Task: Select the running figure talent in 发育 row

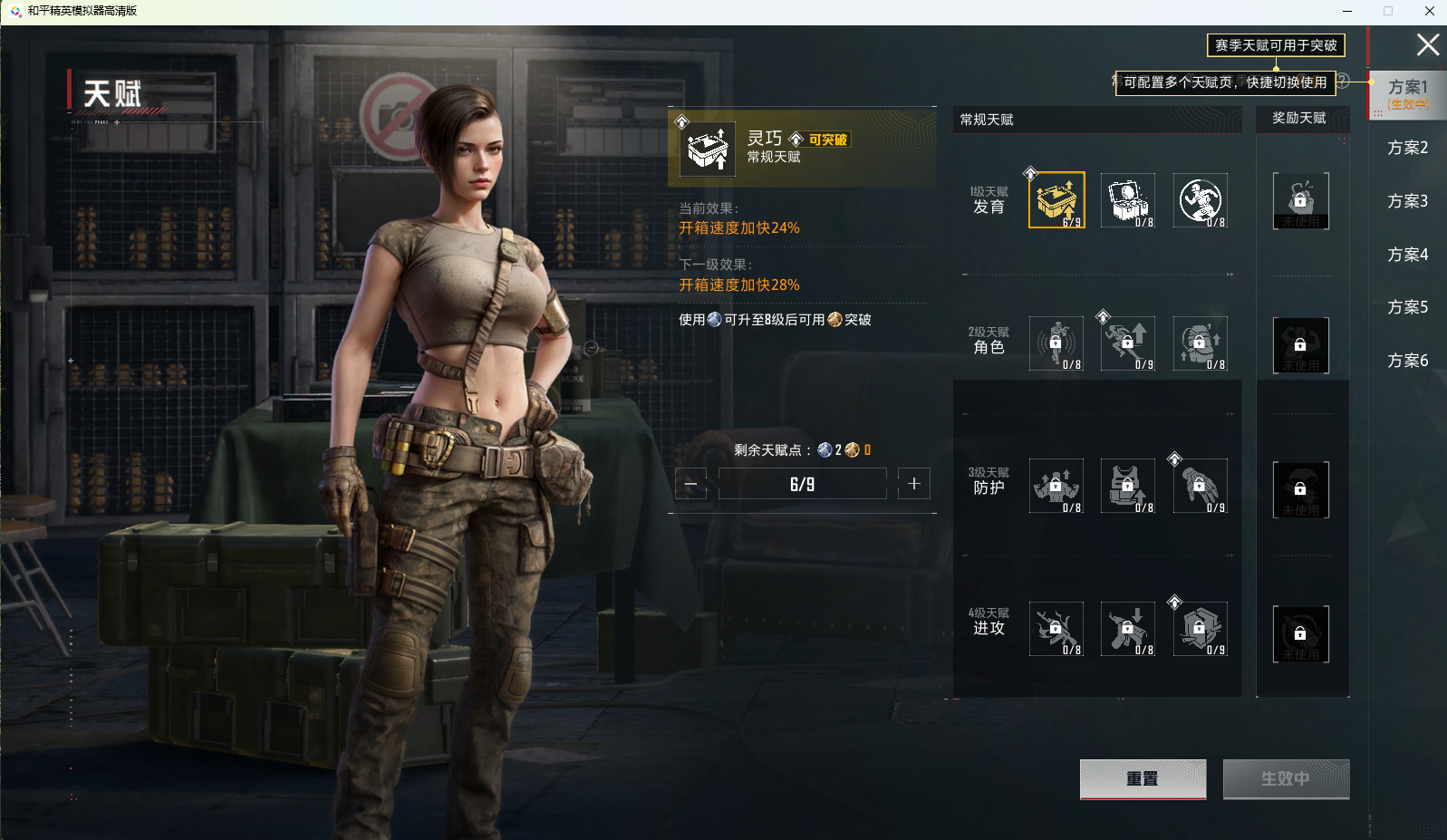Action: 1201,200
